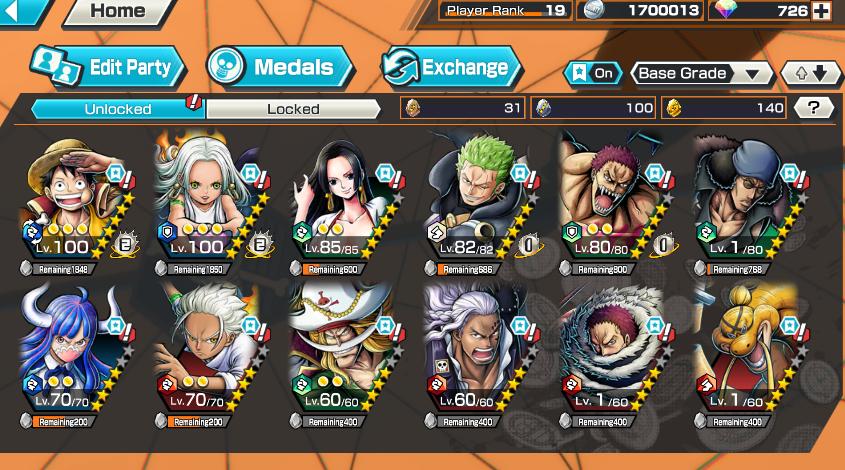
Task: Switch to the Locked characters tab
Action: click(293, 109)
